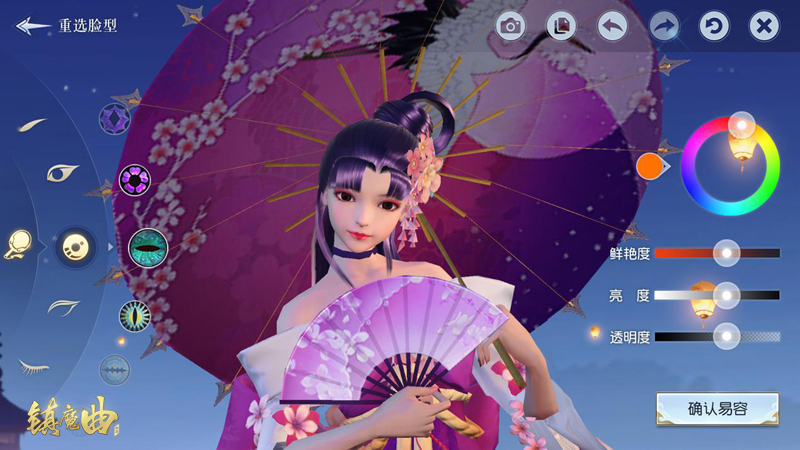Select the eyebrow category
Viewport: 800px width, 450px height.
34,125
